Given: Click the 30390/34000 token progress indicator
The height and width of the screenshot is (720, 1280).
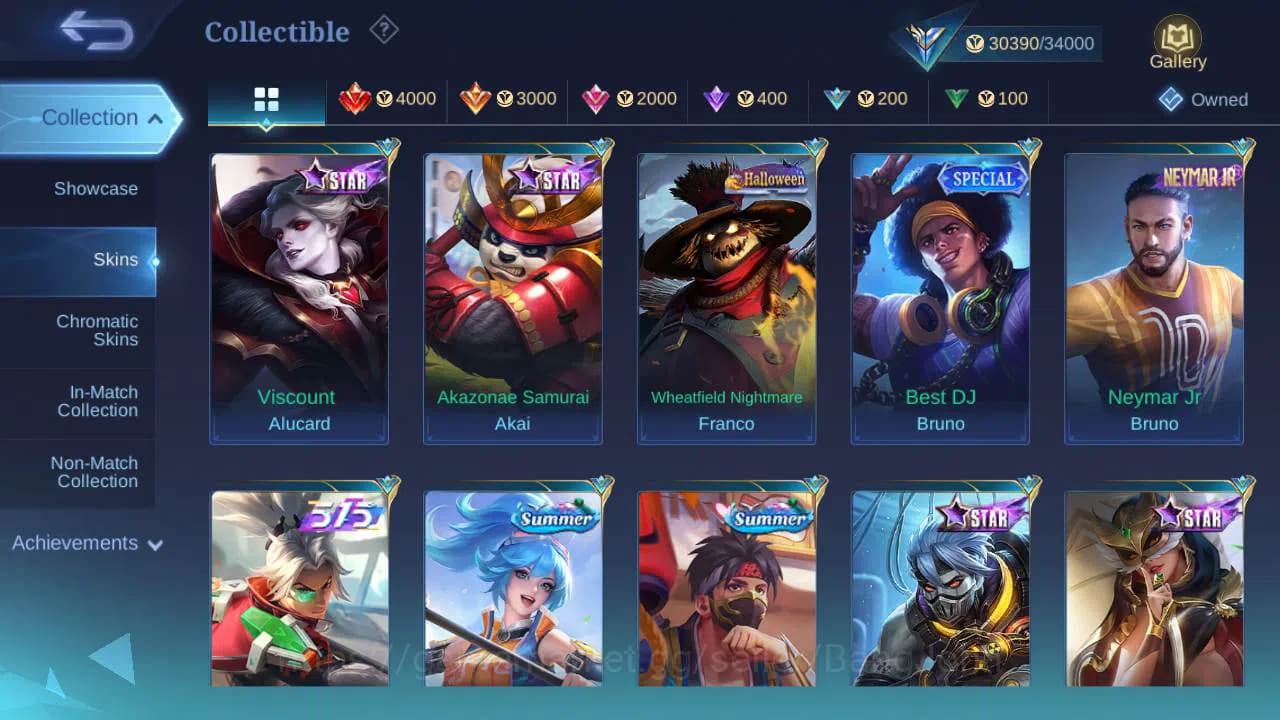Looking at the screenshot, I should pyautogui.click(x=1032, y=43).
